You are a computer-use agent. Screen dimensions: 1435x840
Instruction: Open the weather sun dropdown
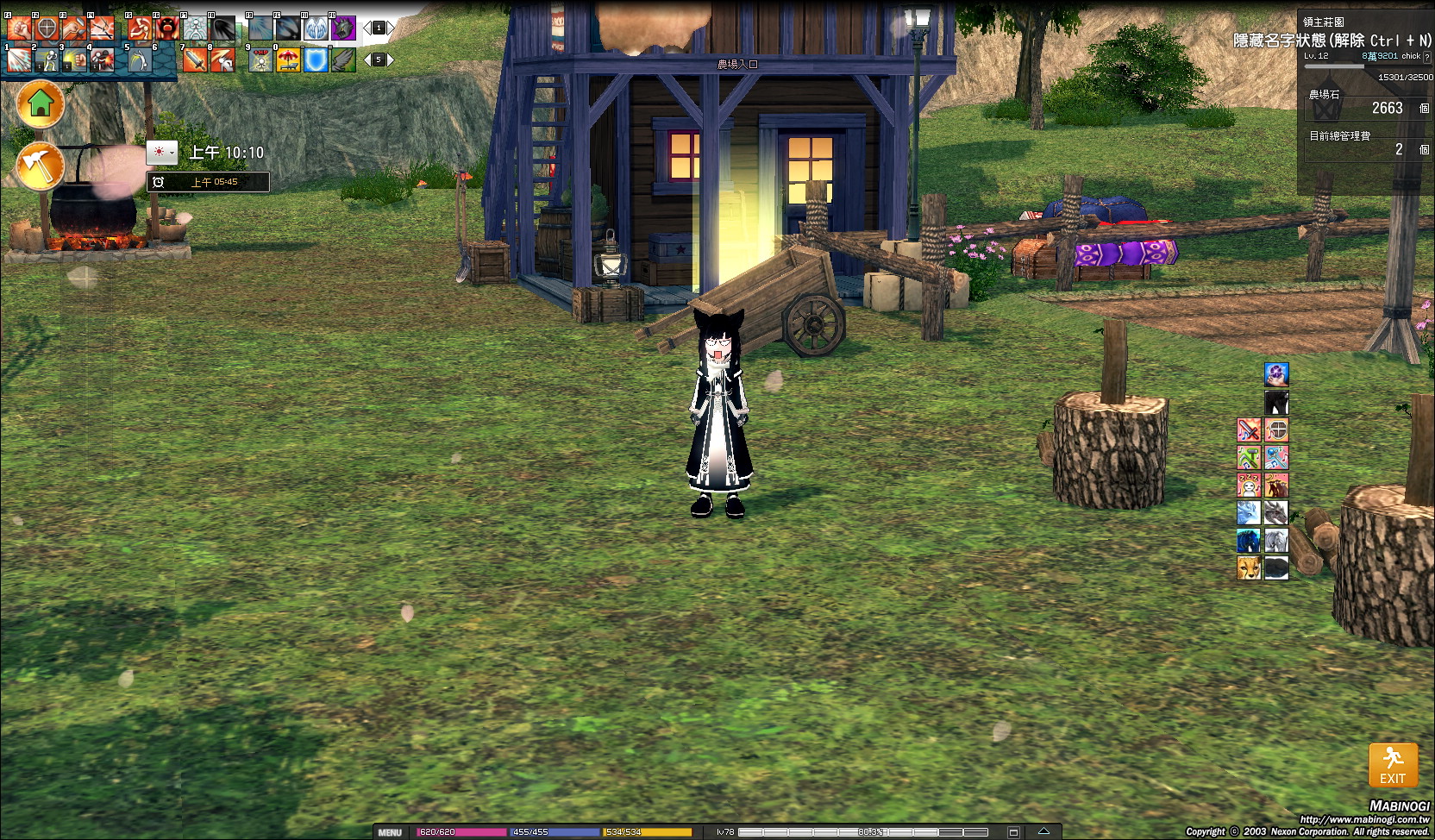161,153
